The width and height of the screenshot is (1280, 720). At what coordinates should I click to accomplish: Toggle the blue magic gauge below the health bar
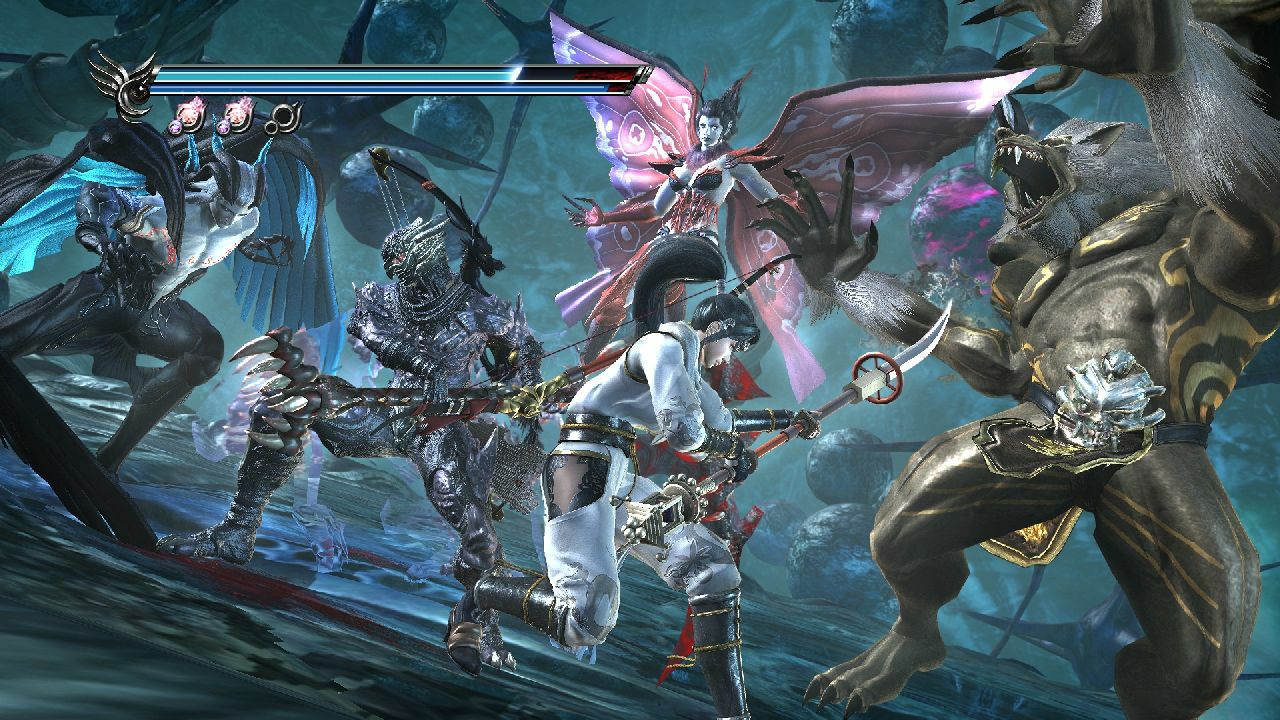click(x=380, y=86)
